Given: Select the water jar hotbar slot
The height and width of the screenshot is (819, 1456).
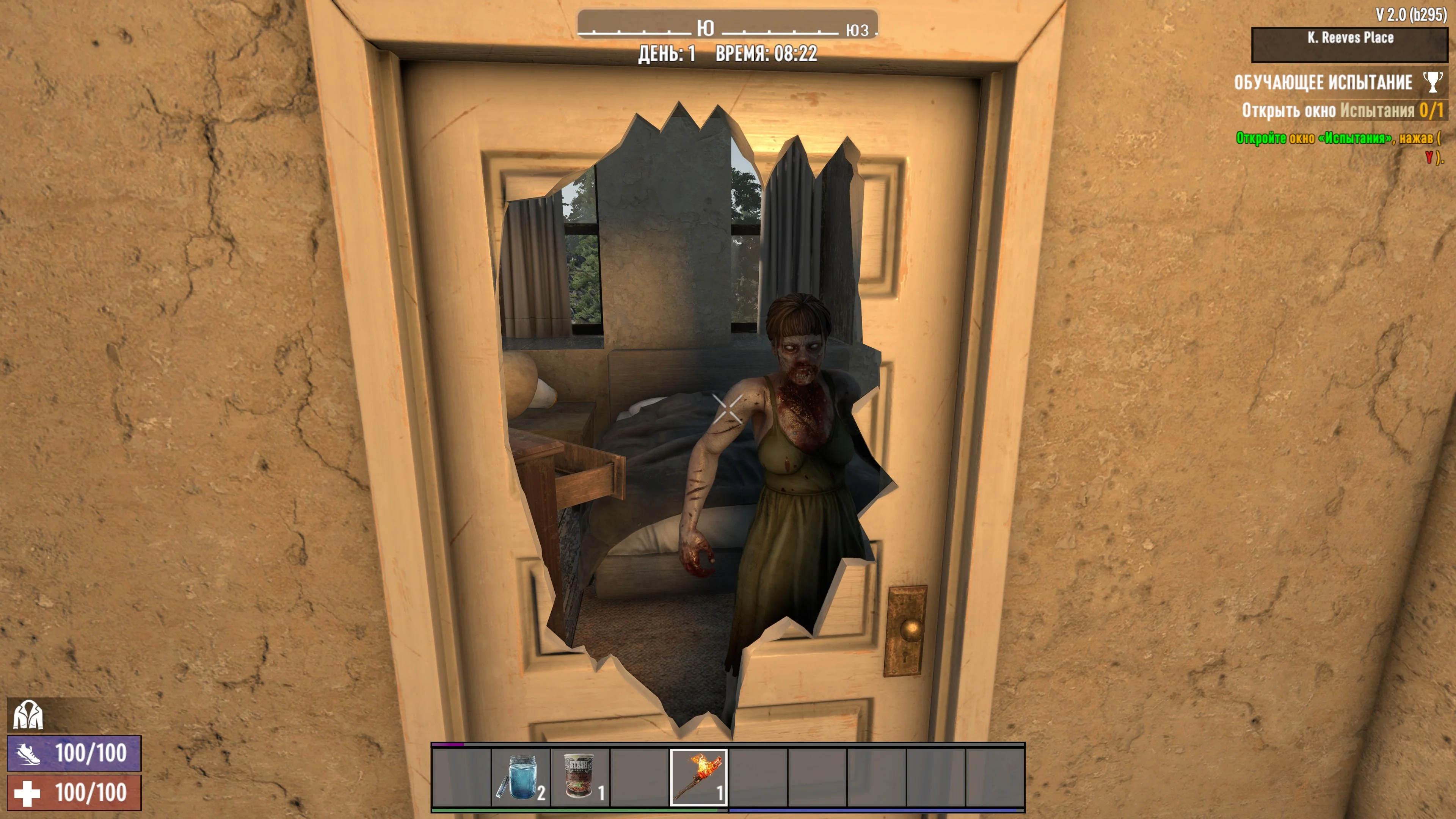Looking at the screenshot, I should (x=520, y=778).
